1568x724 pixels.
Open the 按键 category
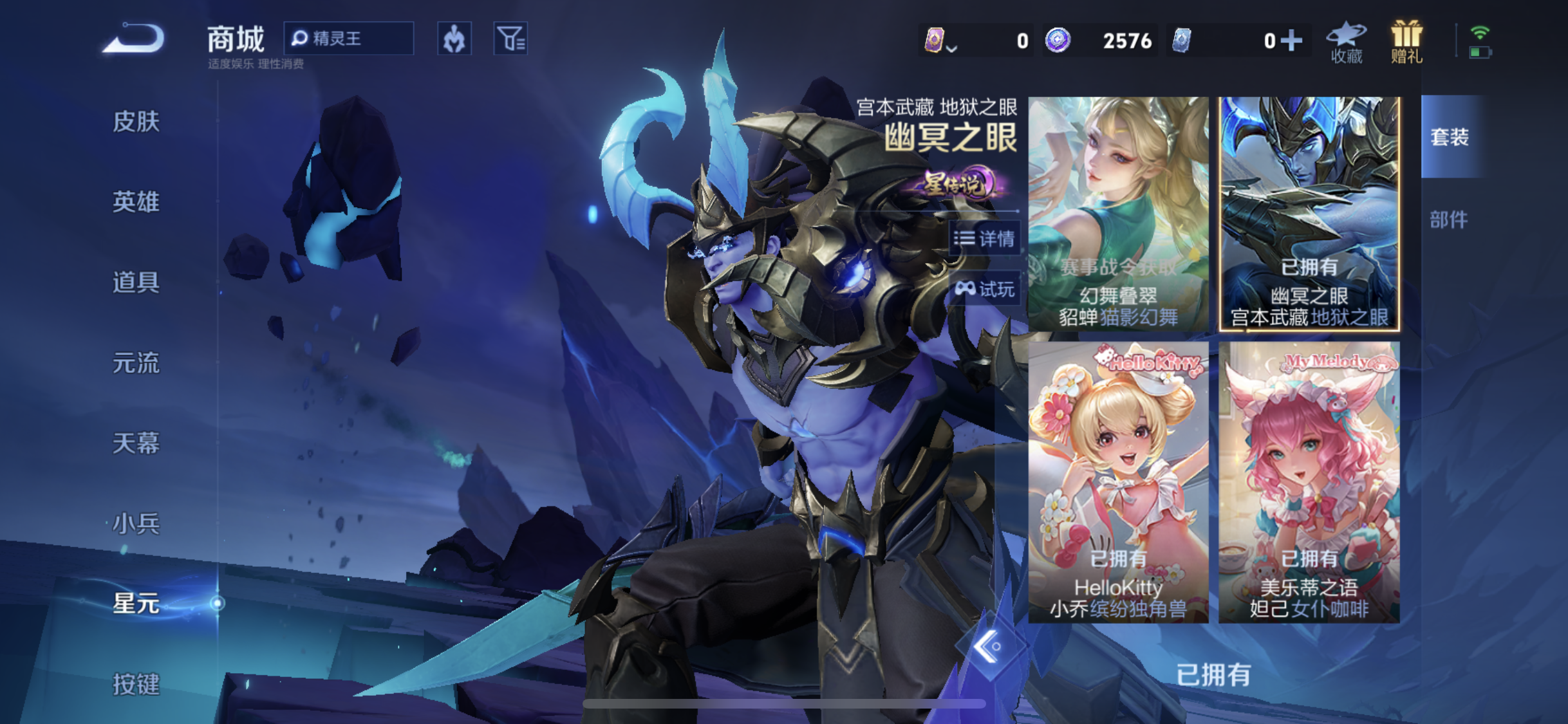(136, 683)
